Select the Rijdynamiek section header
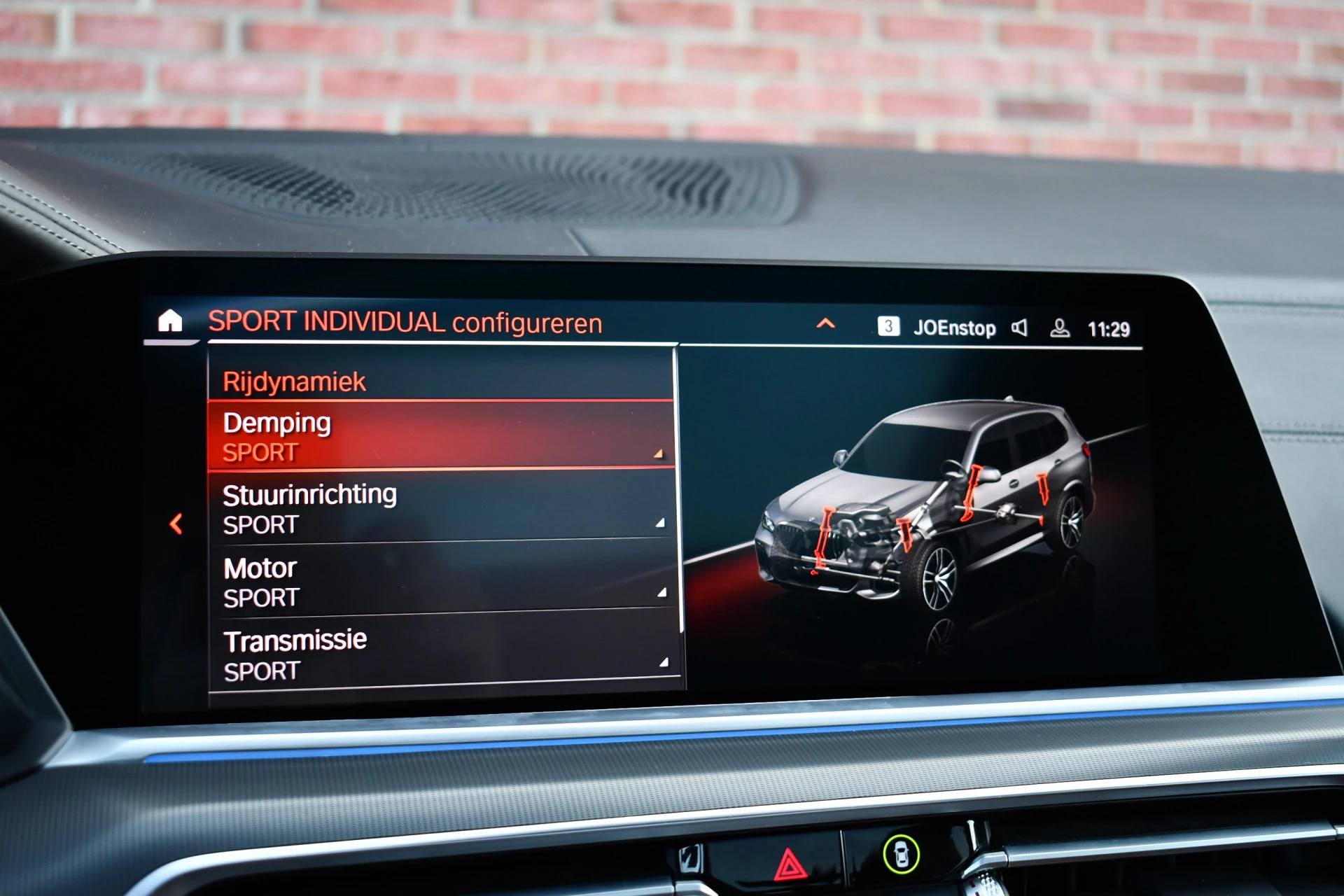1344x896 pixels. pos(294,380)
